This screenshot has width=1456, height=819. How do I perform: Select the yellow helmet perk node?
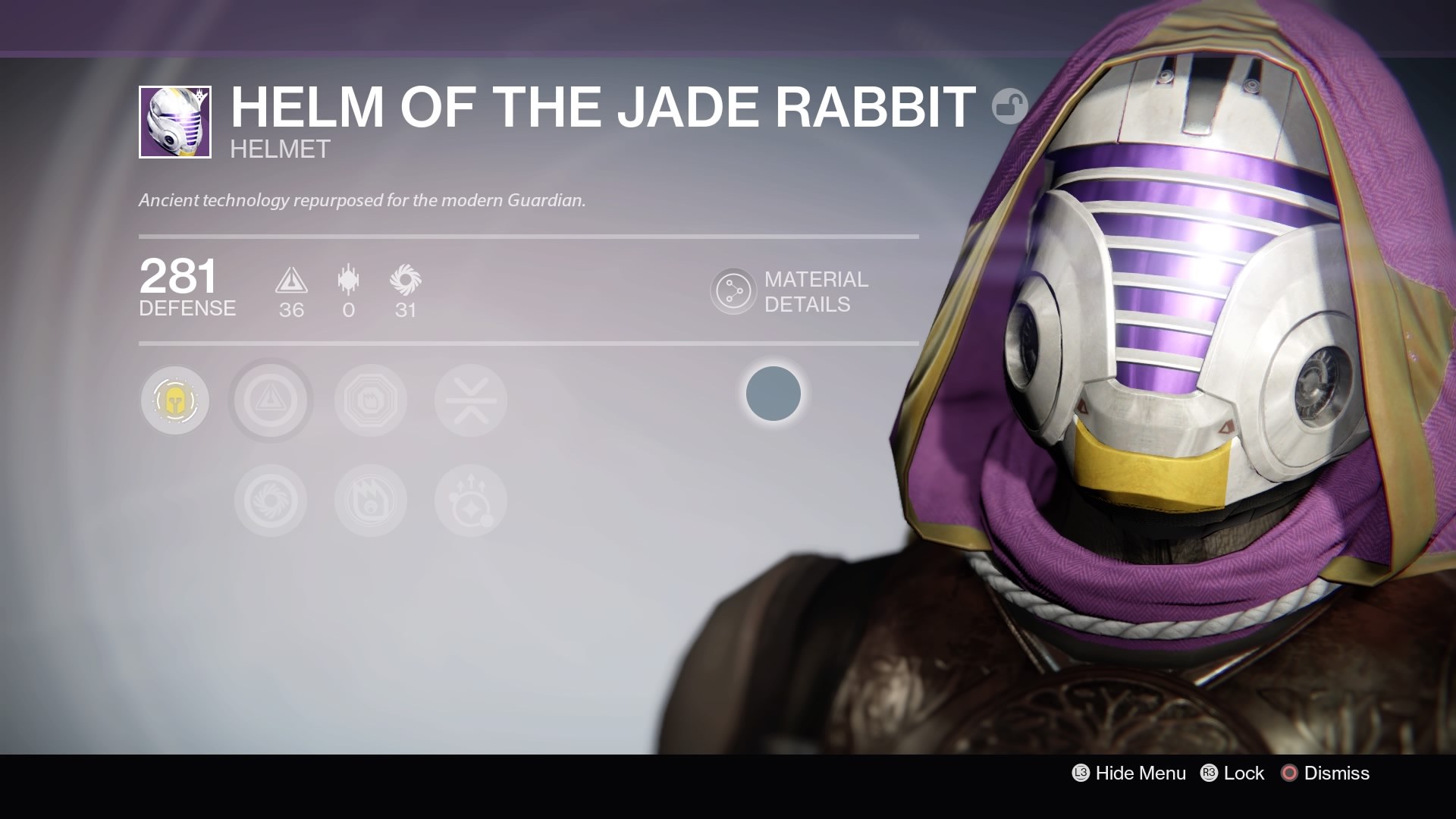point(175,400)
